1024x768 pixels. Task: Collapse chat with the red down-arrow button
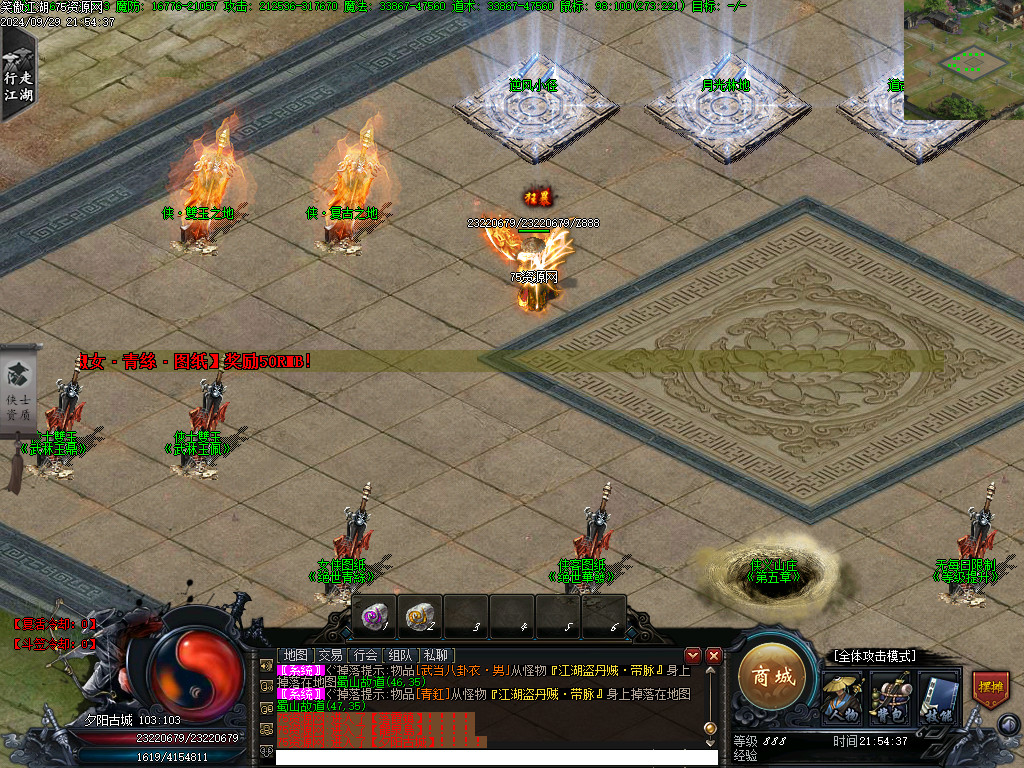(693, 655)
